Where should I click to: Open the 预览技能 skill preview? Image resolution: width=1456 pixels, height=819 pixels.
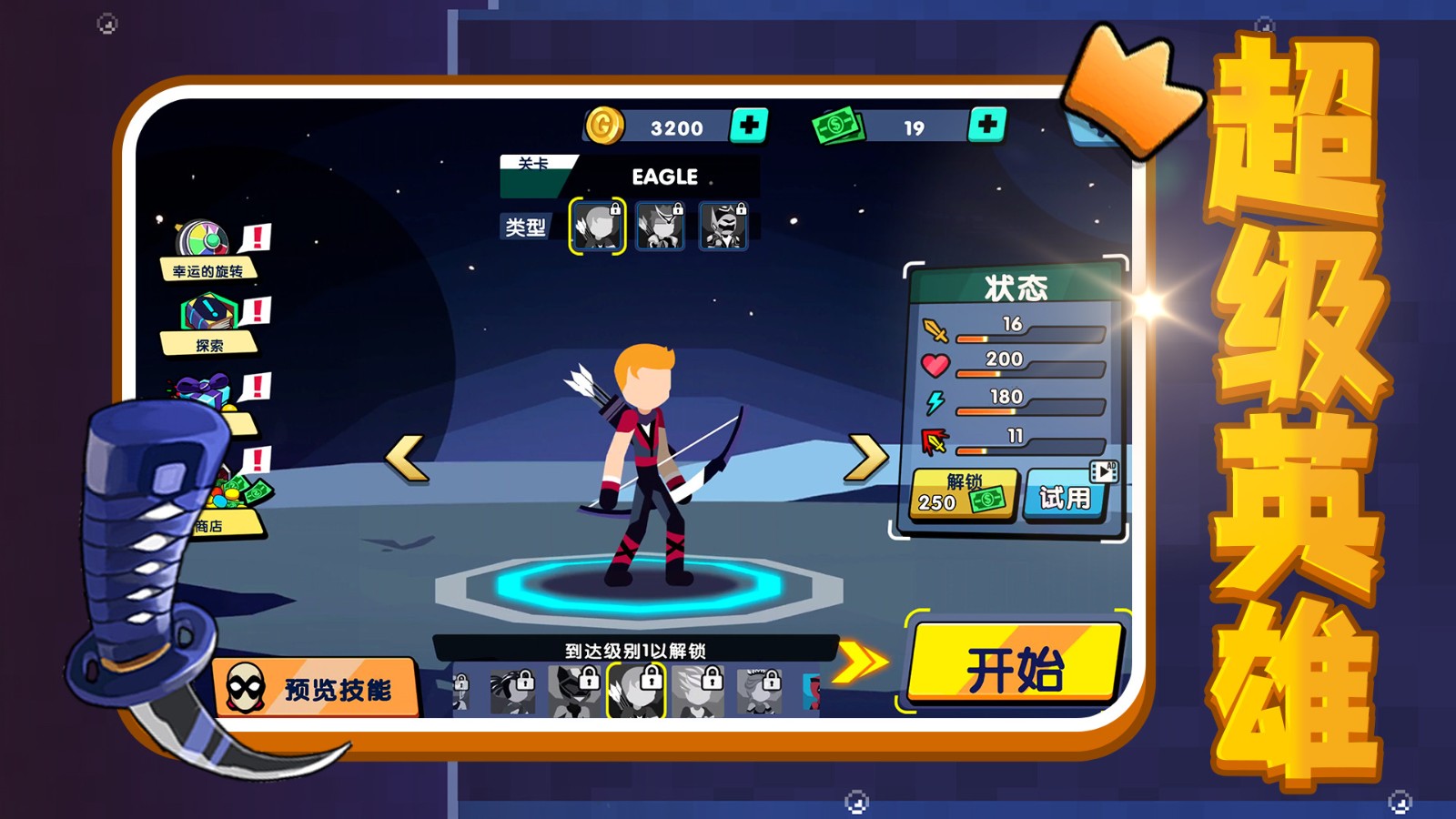[x=315, y=688]
